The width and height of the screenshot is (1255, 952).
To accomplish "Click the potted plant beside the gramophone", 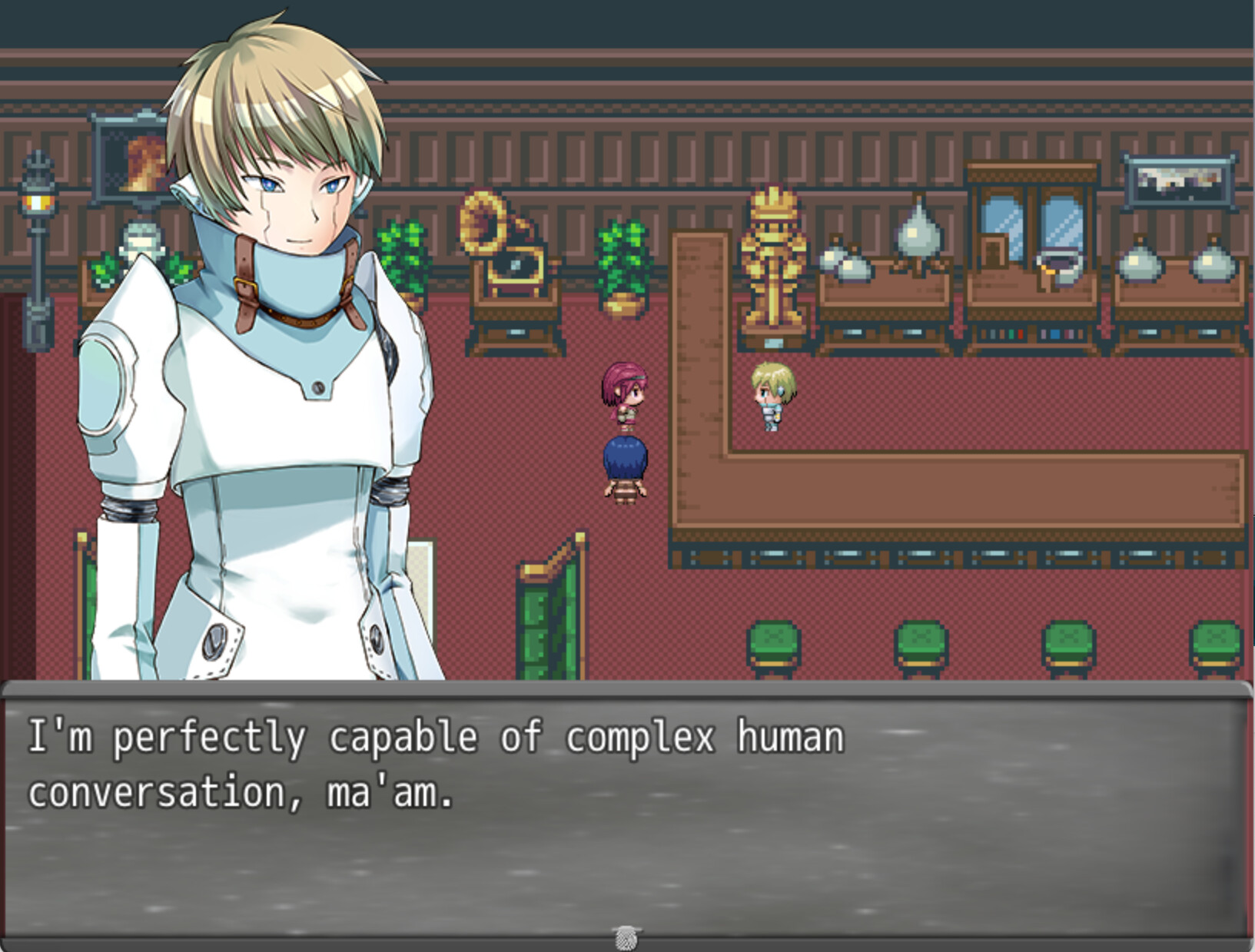I will pyautogui.click(x=623, y=261).
